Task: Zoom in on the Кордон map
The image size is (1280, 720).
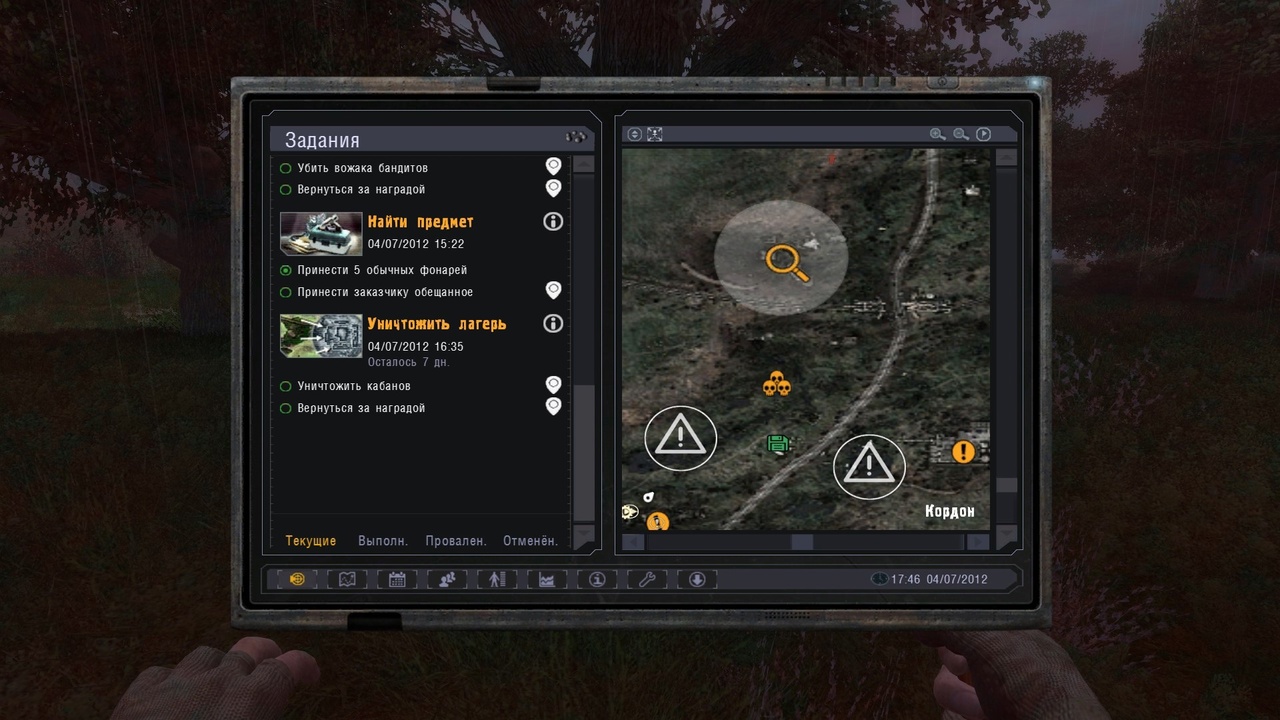Action: (x=937, y=133)
